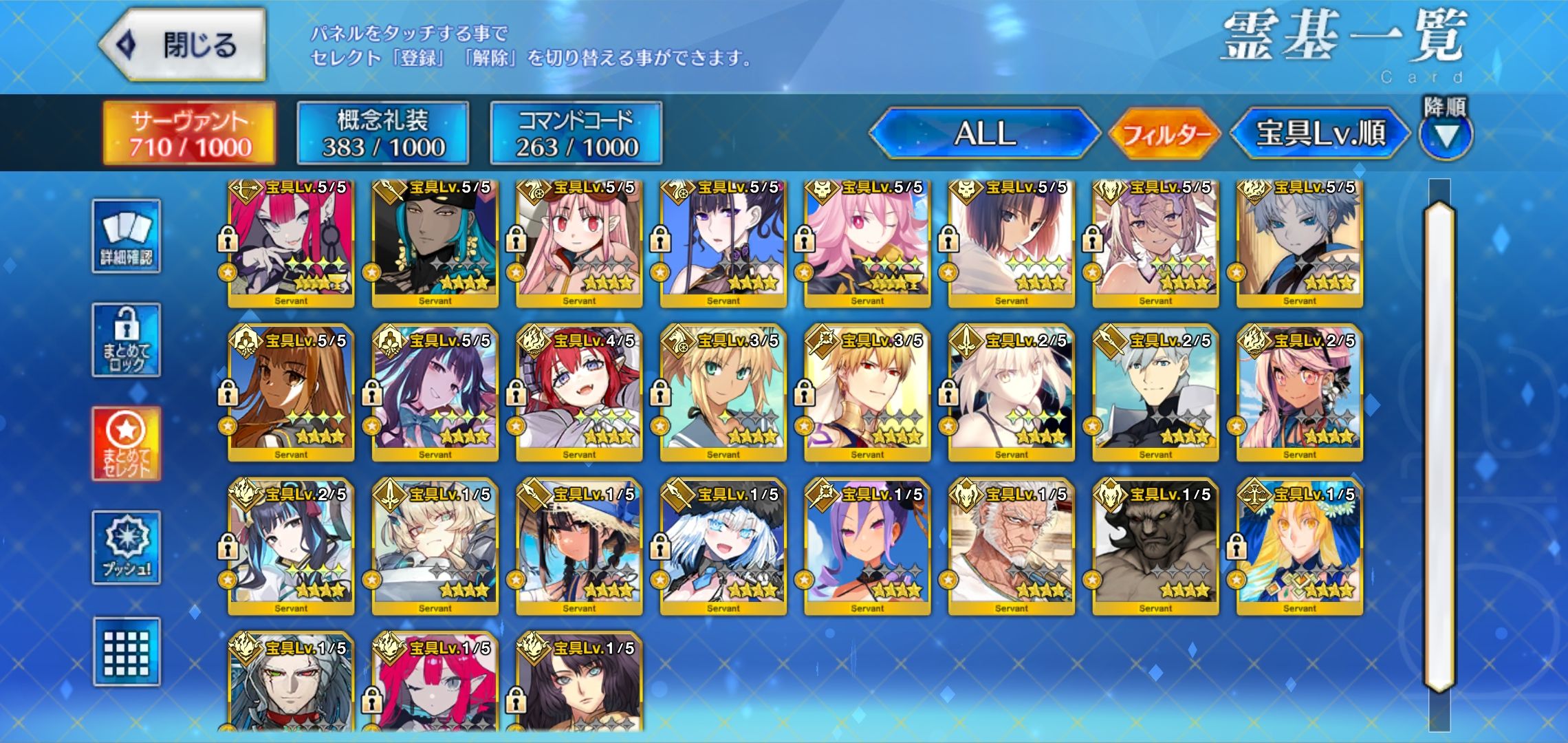
Task: Click the servant list scrollbar
Action: point(1440,447)
